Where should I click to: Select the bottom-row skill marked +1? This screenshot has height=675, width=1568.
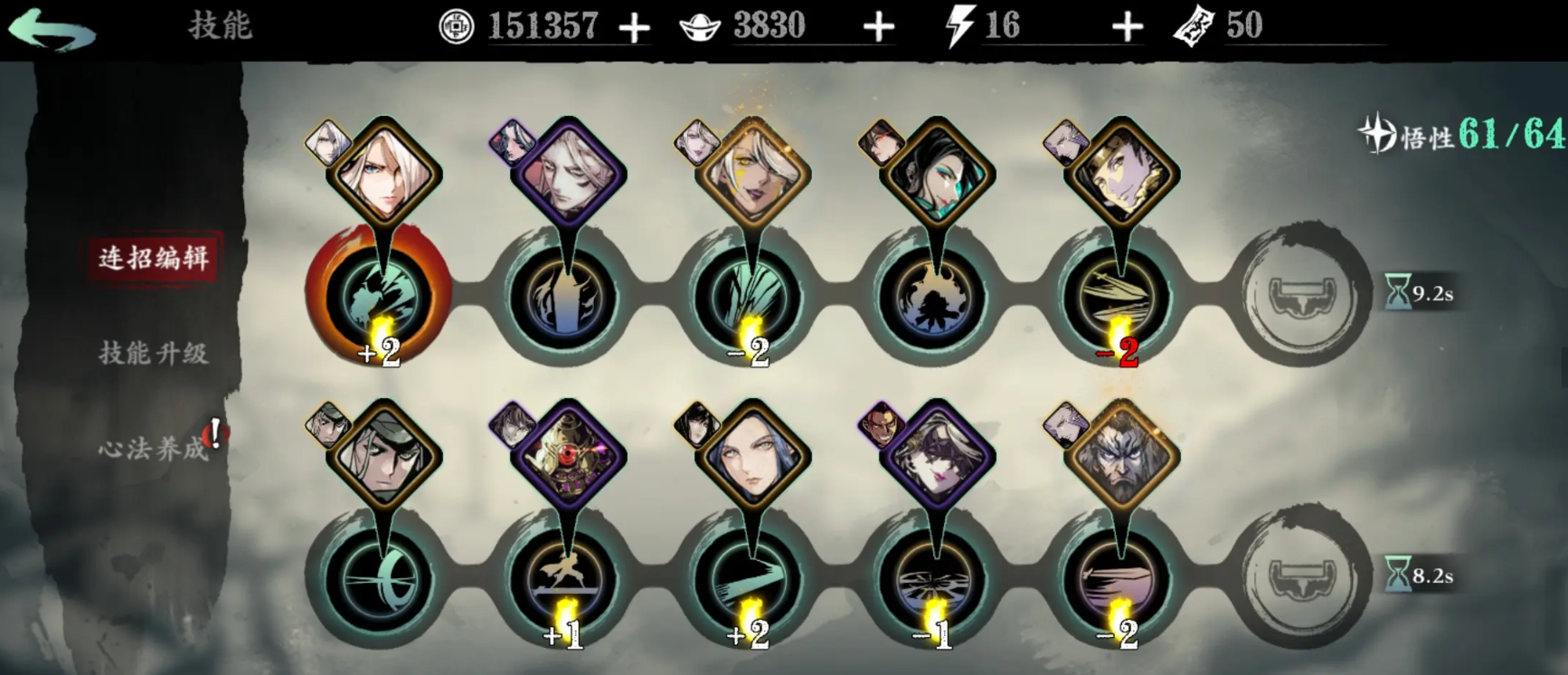point(564,577)
